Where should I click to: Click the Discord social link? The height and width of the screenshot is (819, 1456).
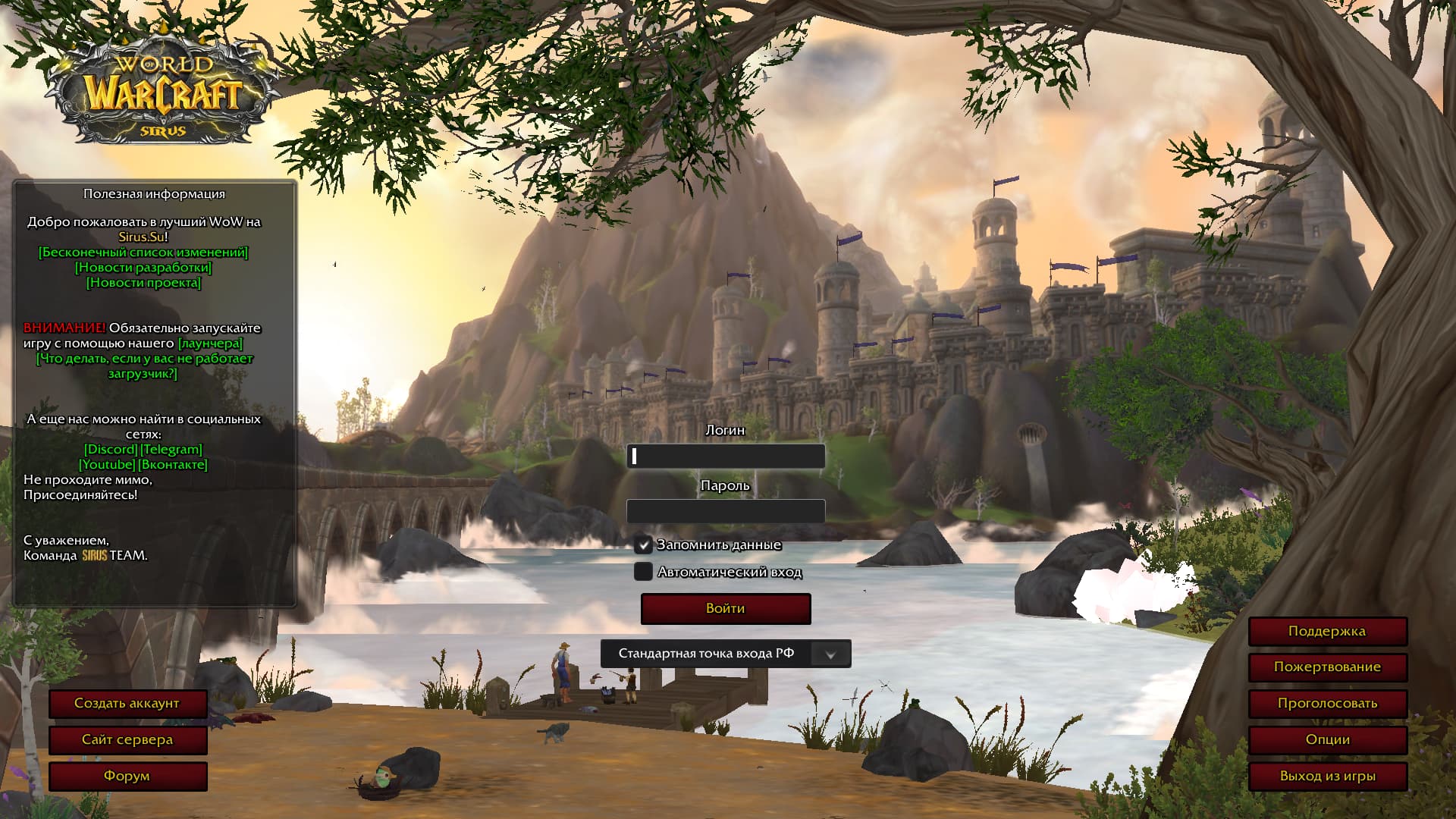111,450
